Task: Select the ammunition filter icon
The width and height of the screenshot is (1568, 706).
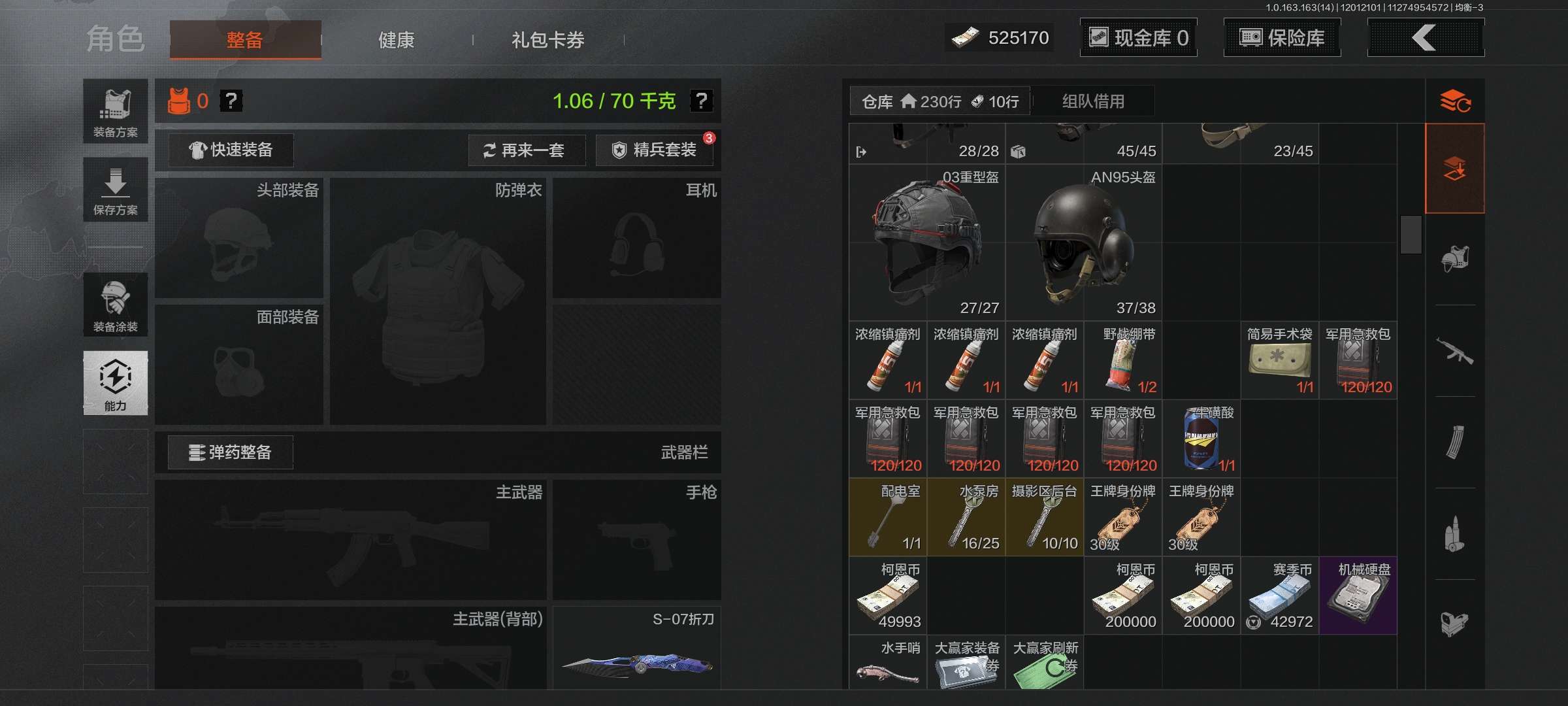Action: coord(1456,533)
